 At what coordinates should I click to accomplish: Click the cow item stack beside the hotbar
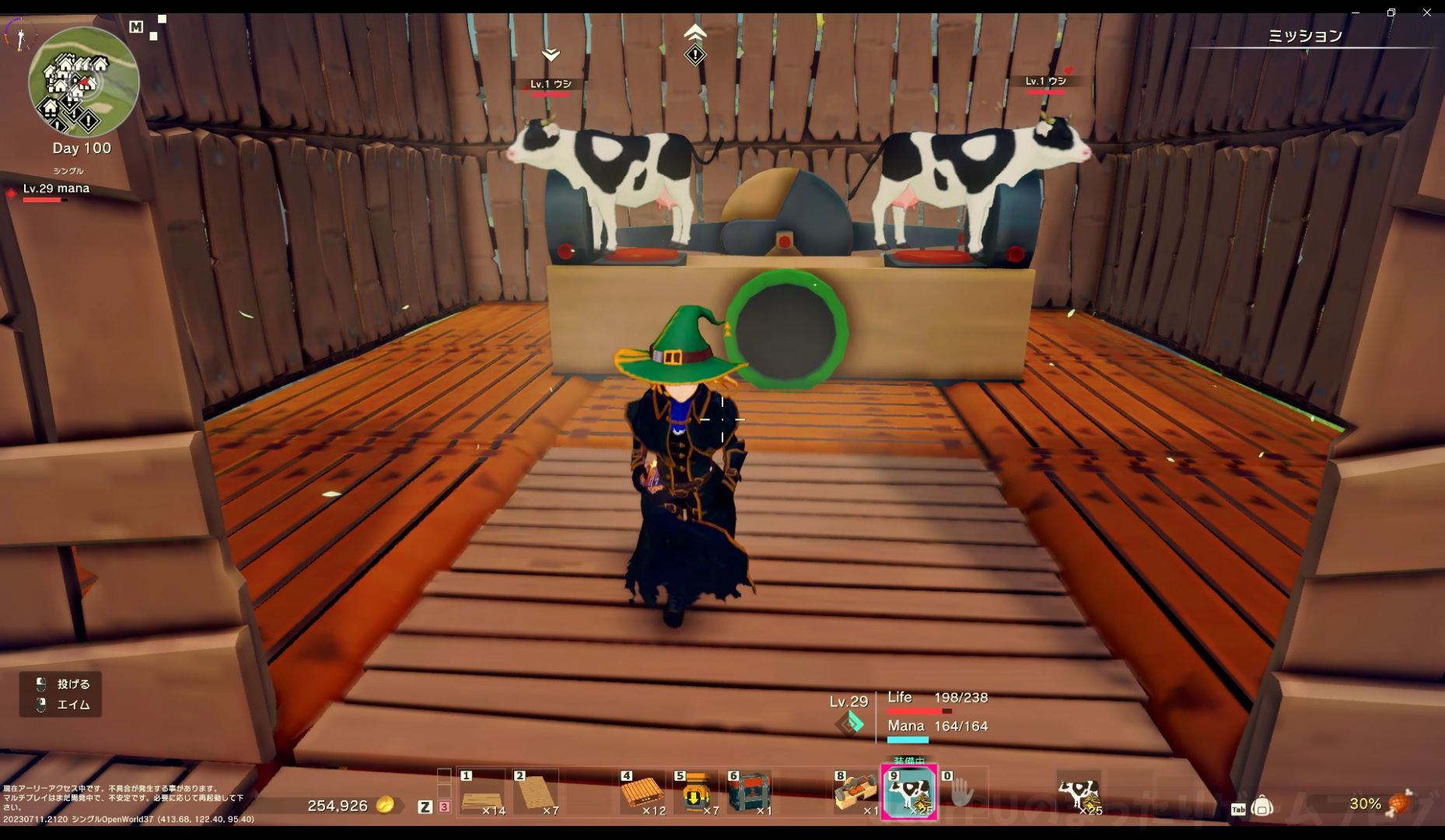(x=1079, y=793)
